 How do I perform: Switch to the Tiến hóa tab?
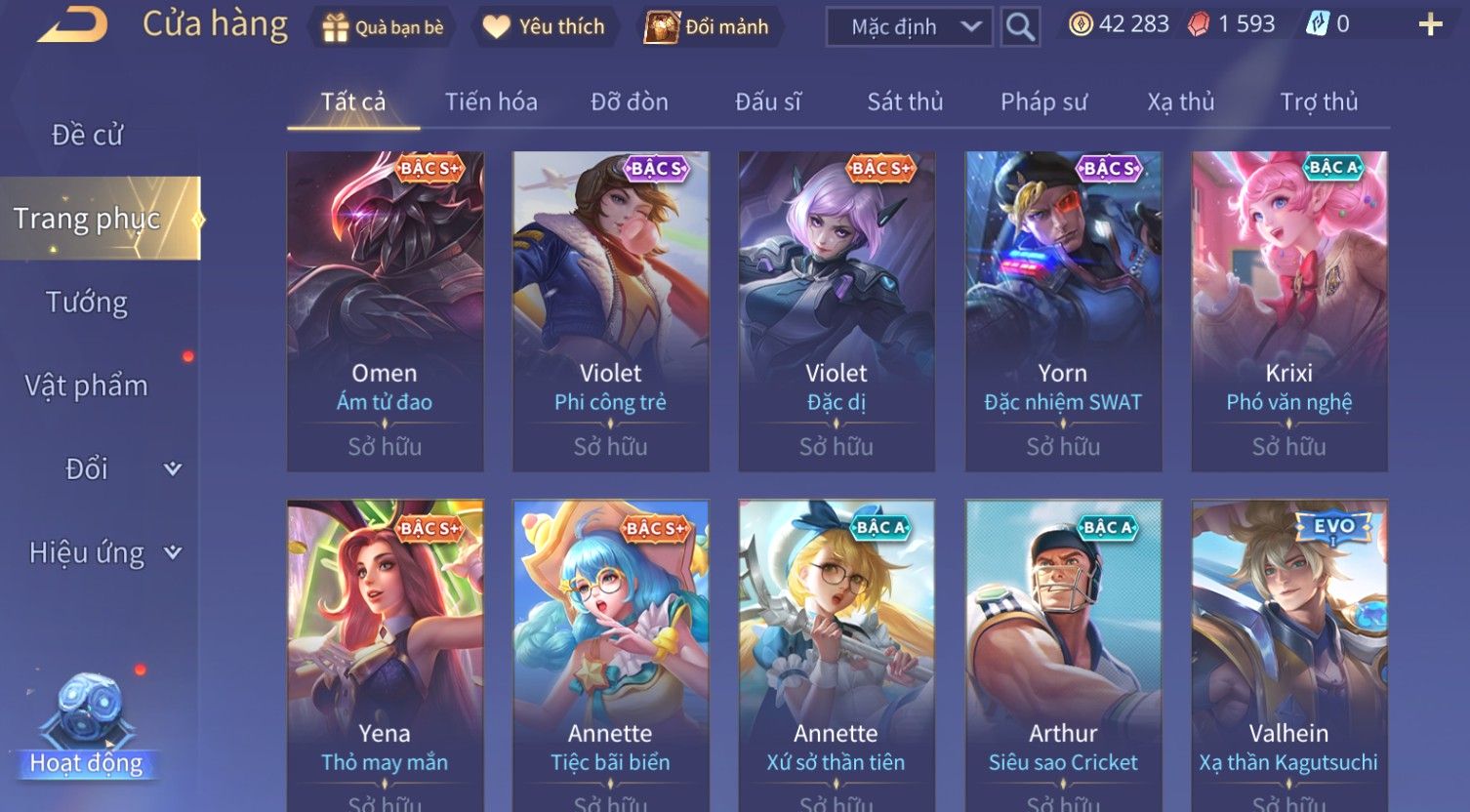pos(491,101)
